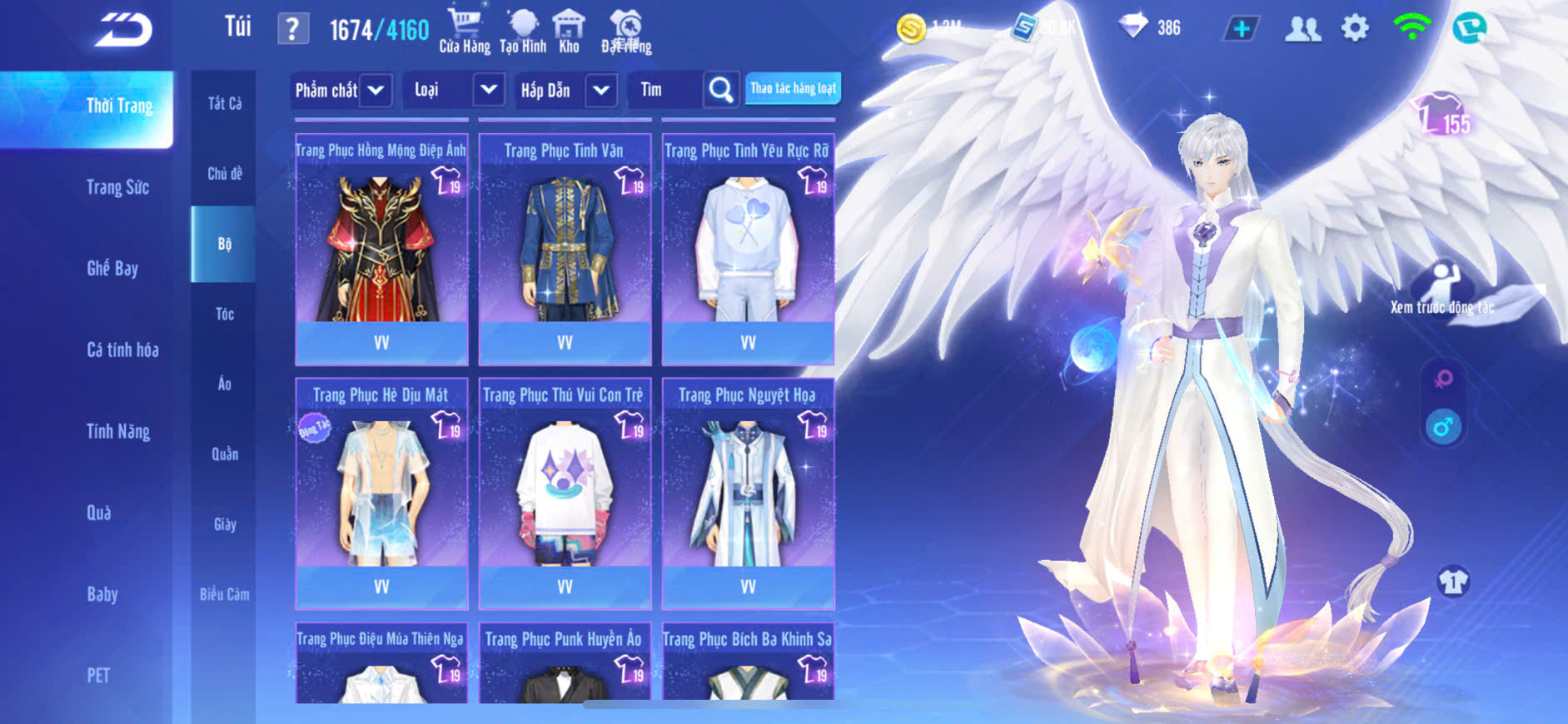Open Xem trước động tác preview
The image size is (1568, 724).
pos(1442,289)
